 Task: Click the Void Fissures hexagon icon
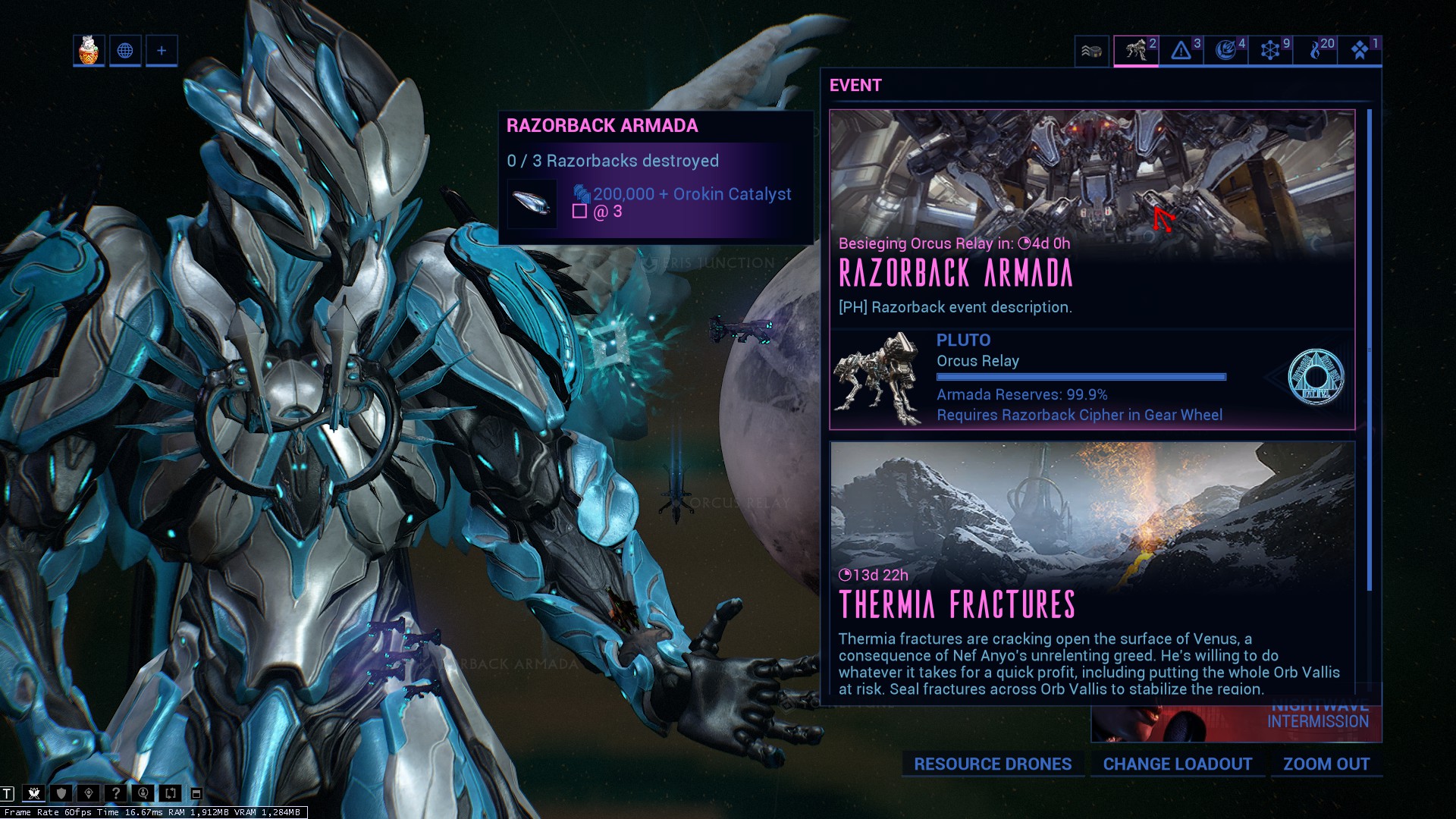1270,51
